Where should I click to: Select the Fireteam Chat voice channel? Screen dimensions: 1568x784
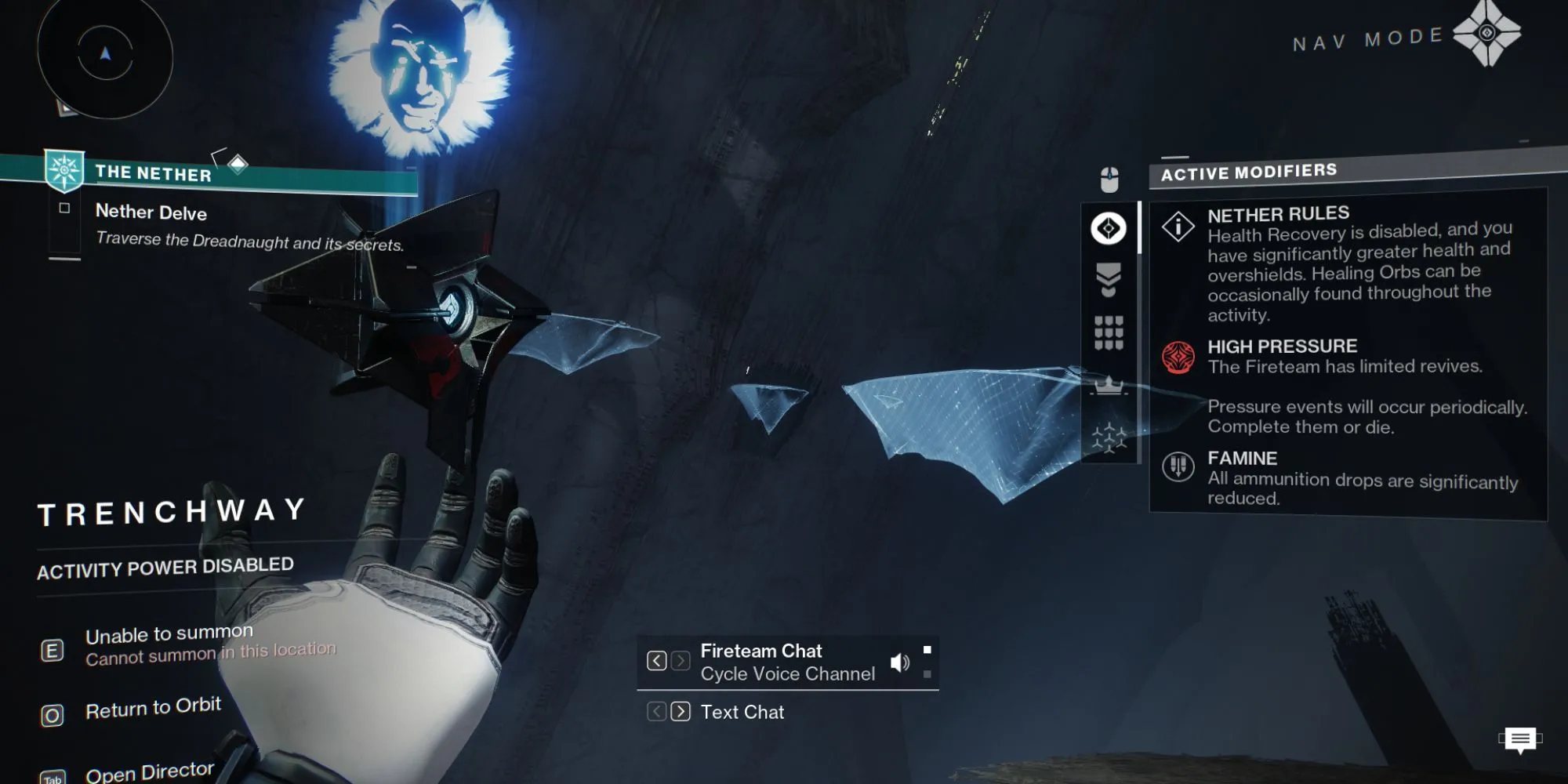coord(787,662)
